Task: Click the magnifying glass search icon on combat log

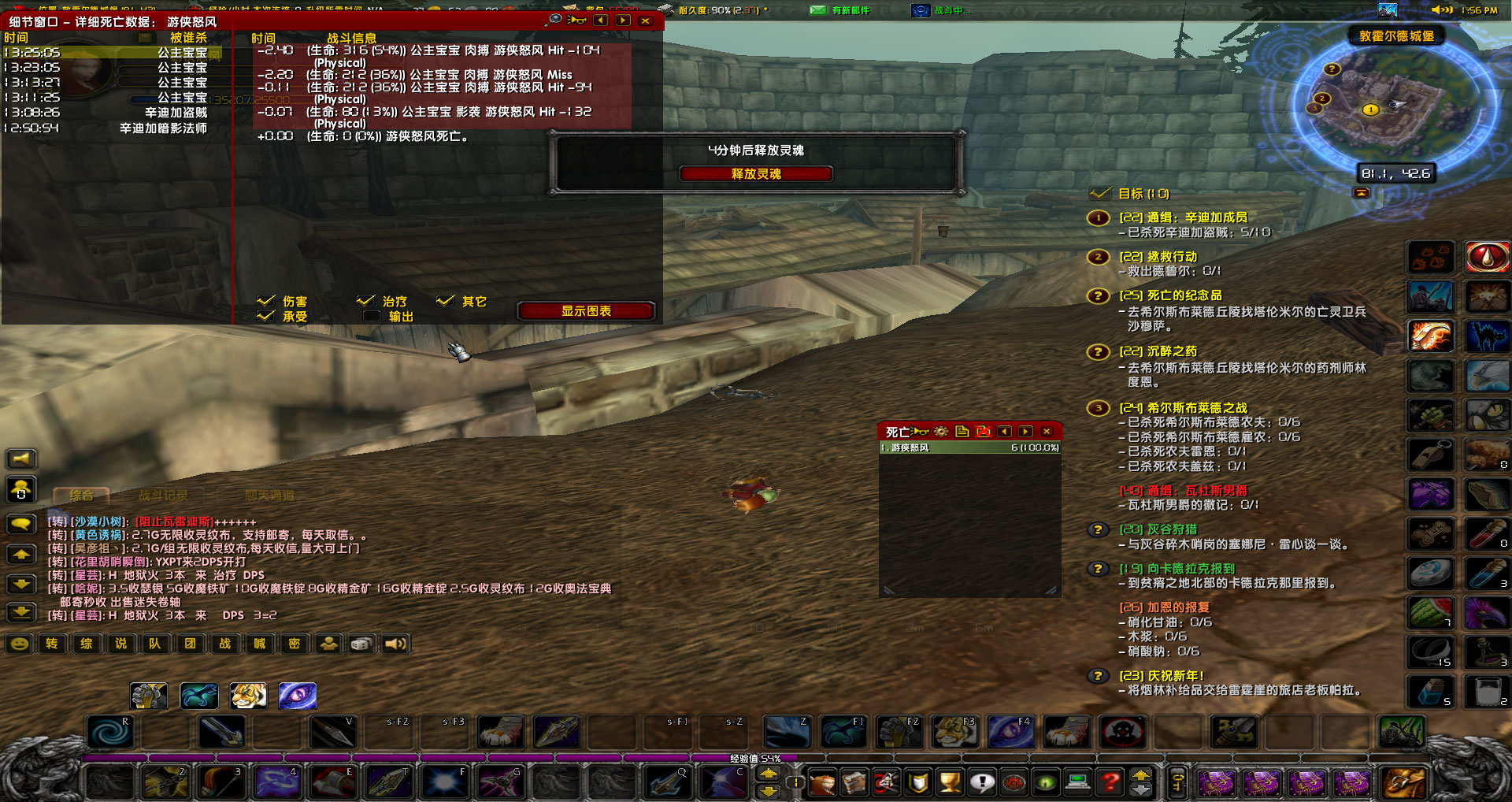Action: 554,20
